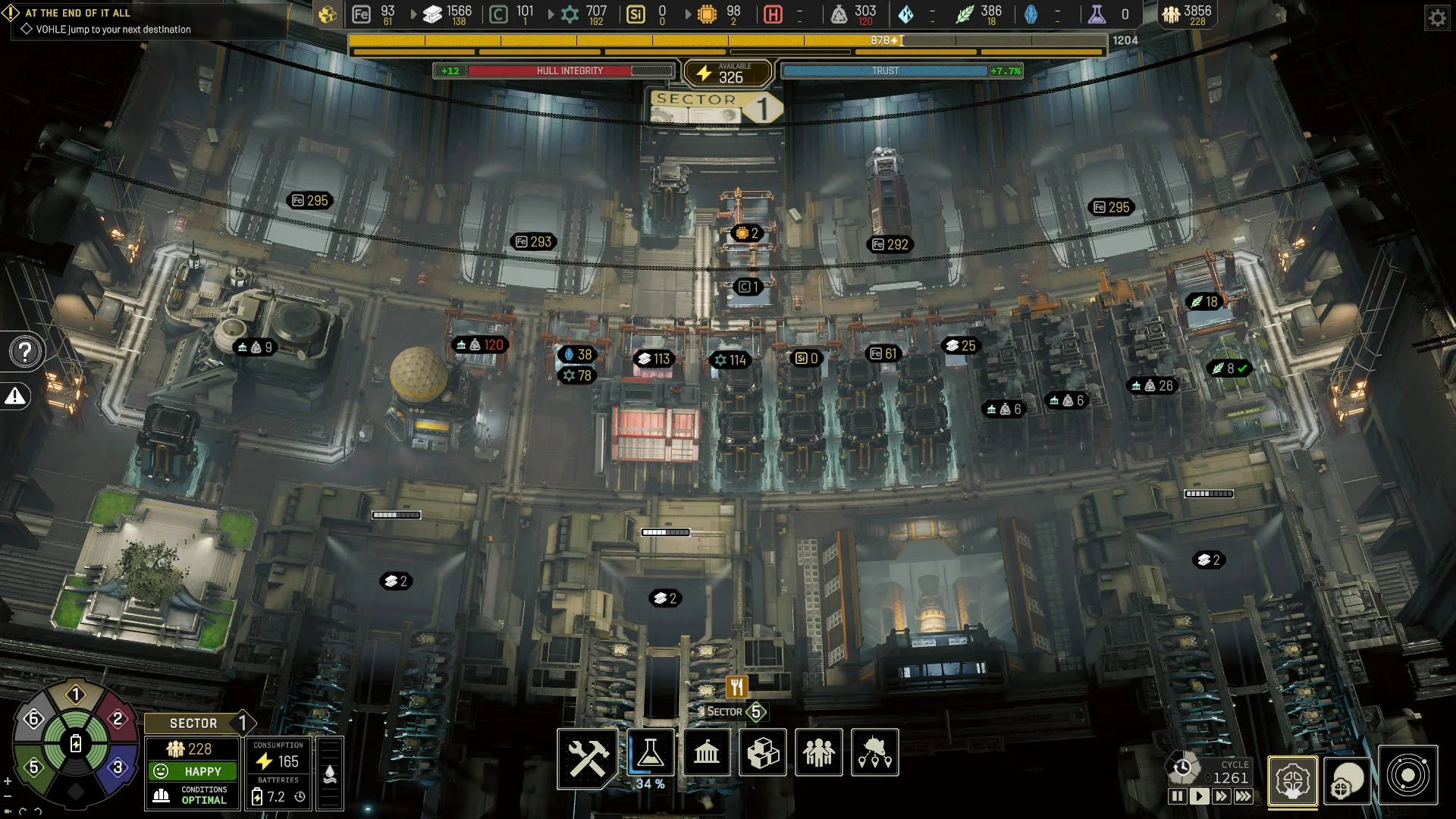This screenshot has height=819, width=1456.
Task: Switch to the station interior view
Action: click(x=1292, y=780)
